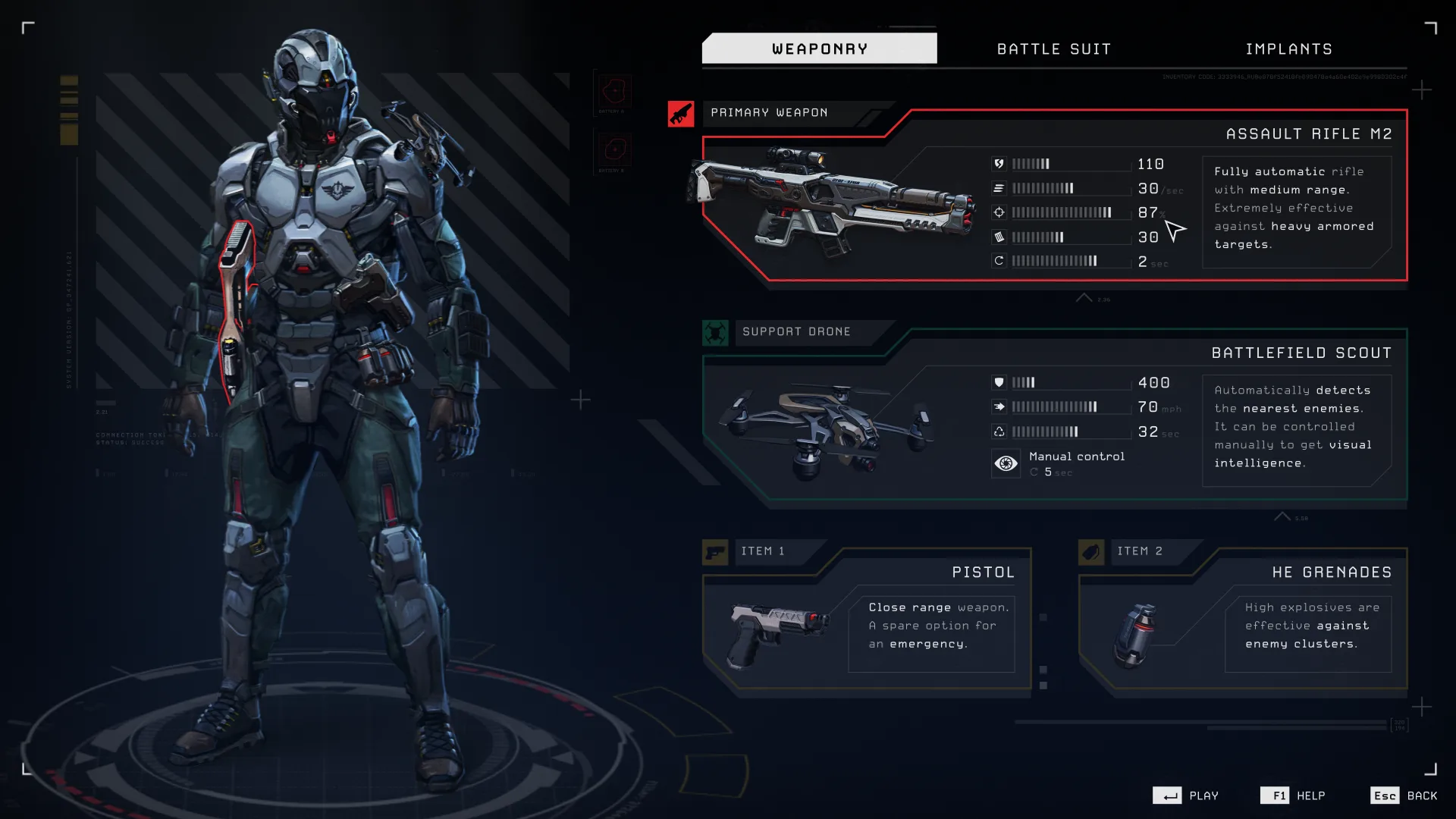Show the Implants tab
Screen dimensions: 1456x819
coord(1288,49)
